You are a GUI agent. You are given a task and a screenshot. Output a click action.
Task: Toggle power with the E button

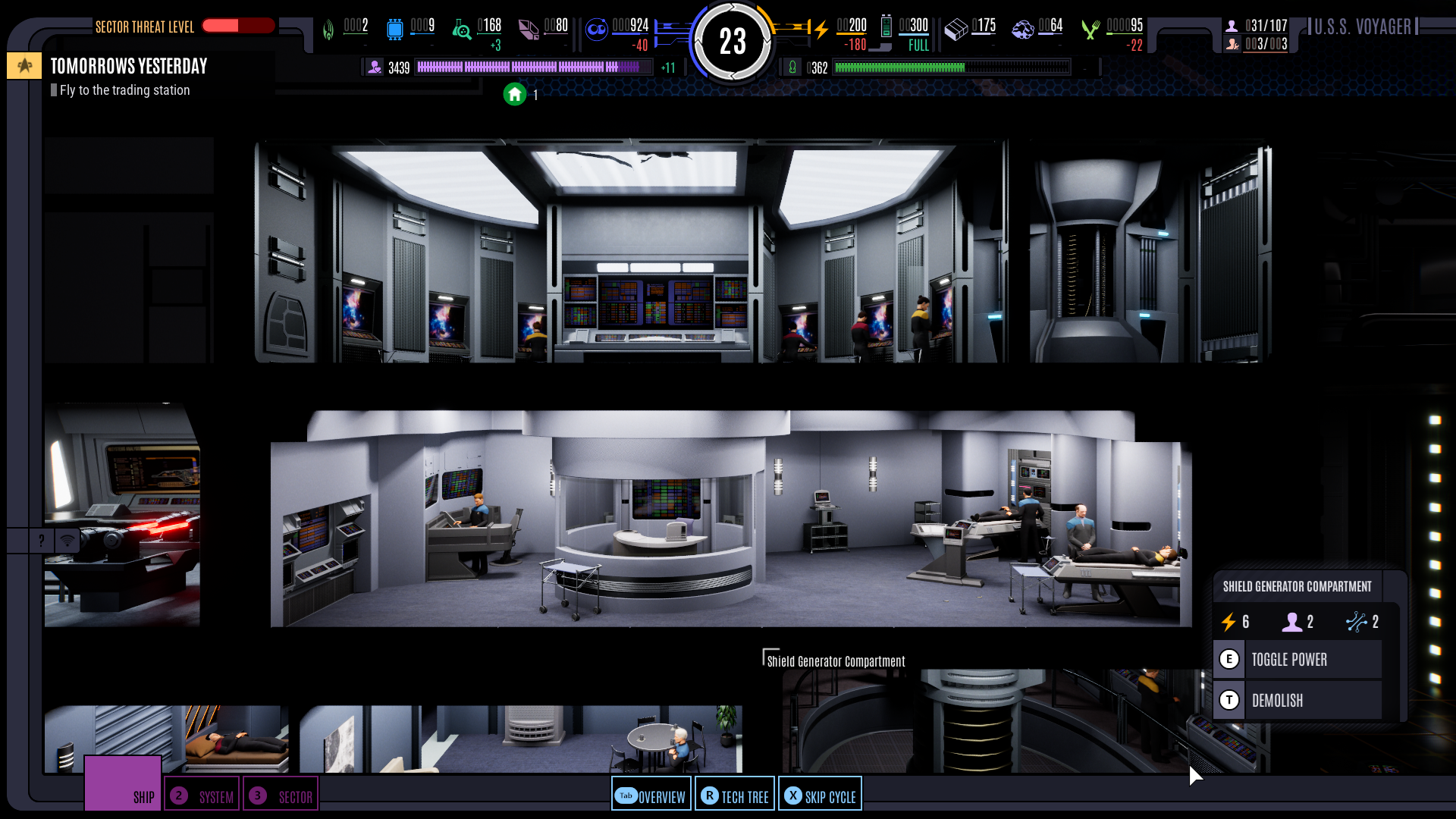[x=1229, y=659]
